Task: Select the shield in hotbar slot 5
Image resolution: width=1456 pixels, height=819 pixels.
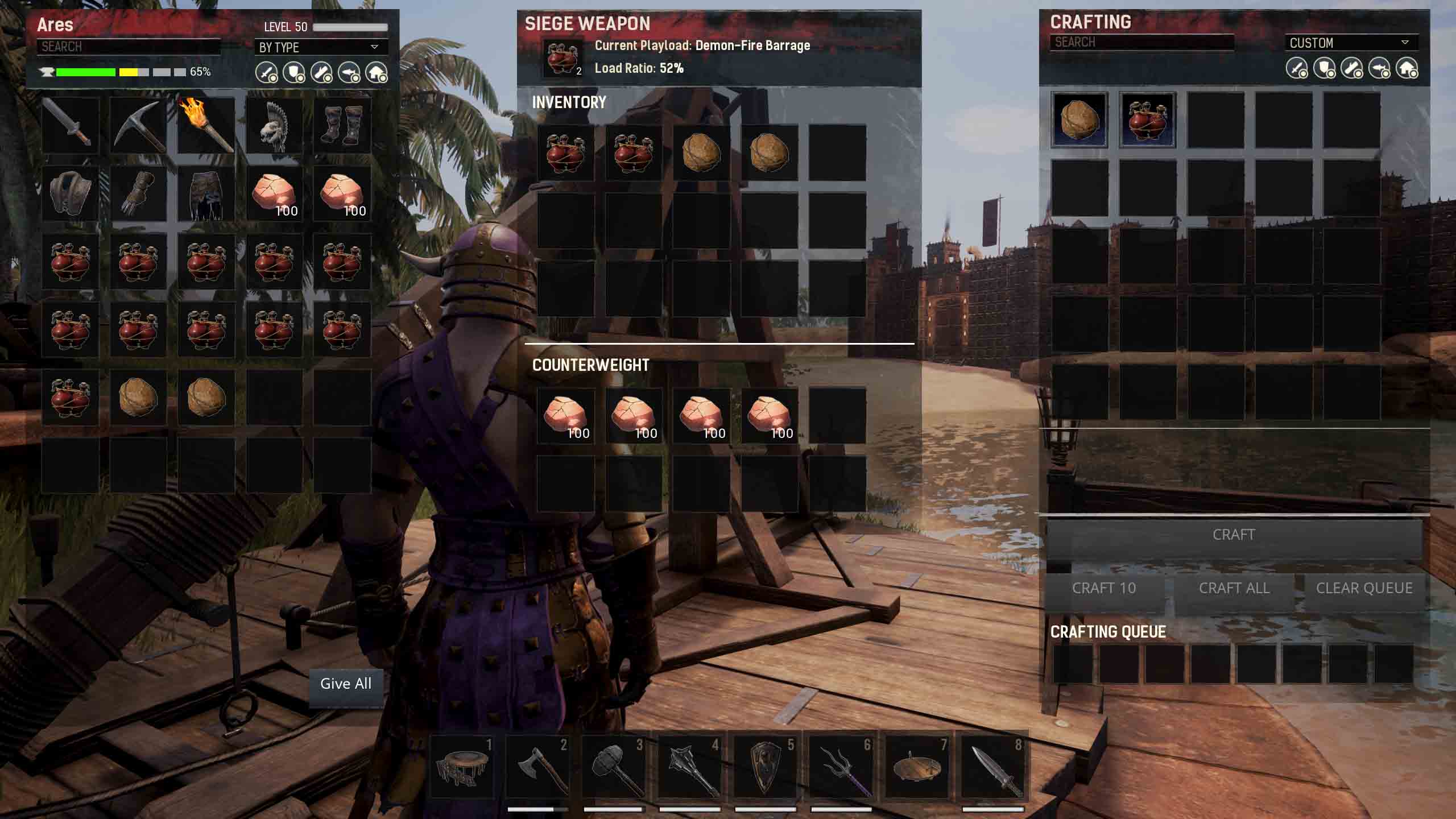Action: coord(765,766)
